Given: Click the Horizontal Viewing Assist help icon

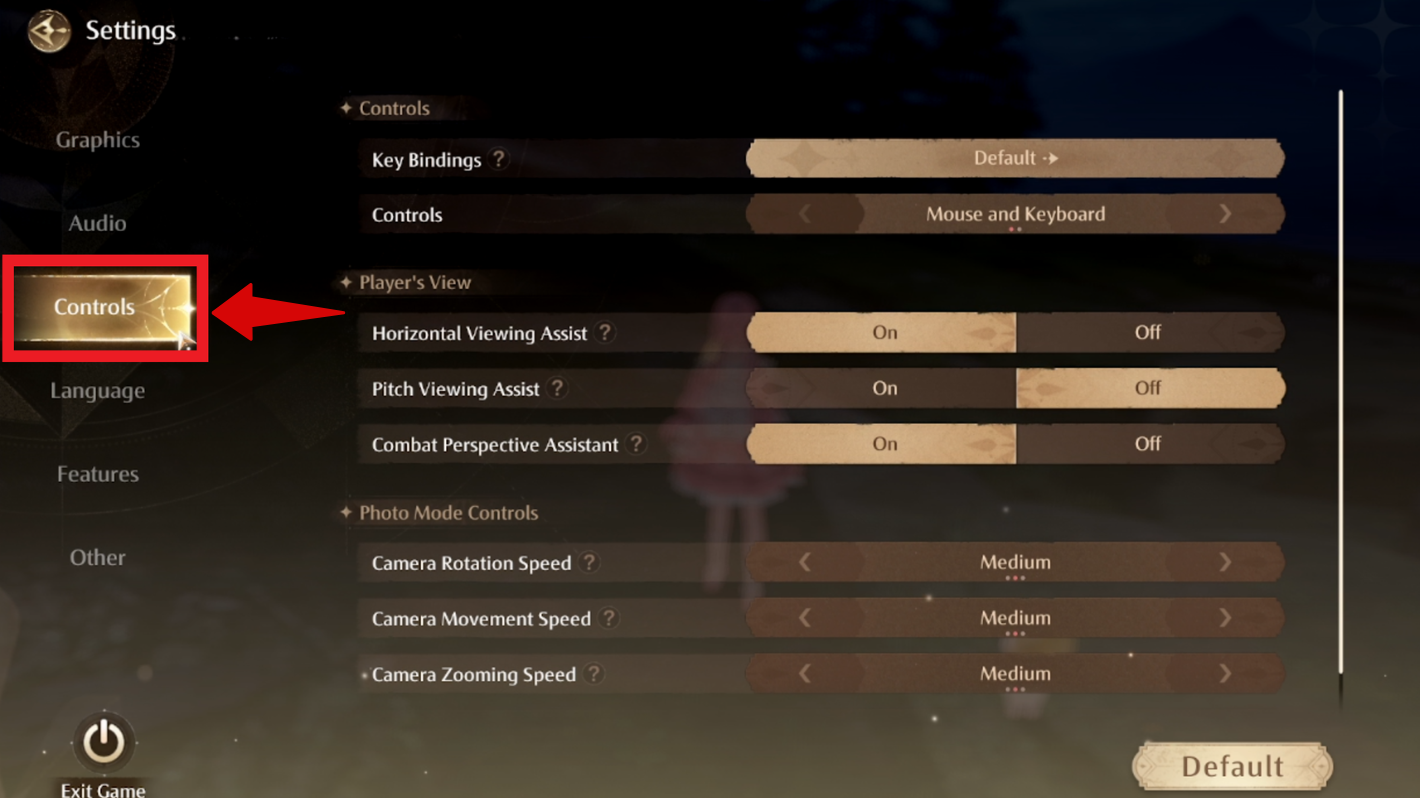Looking at the screenshot, I should coord(605,334).
